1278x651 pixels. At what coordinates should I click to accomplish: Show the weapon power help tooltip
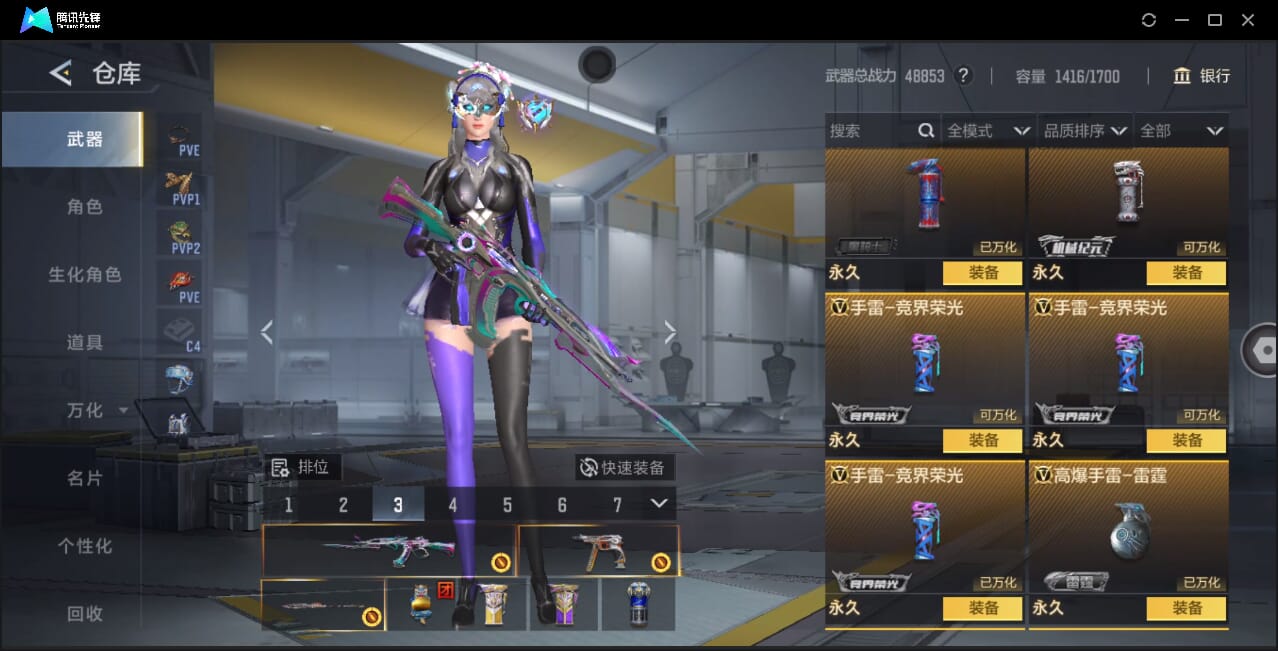[963, 76]
